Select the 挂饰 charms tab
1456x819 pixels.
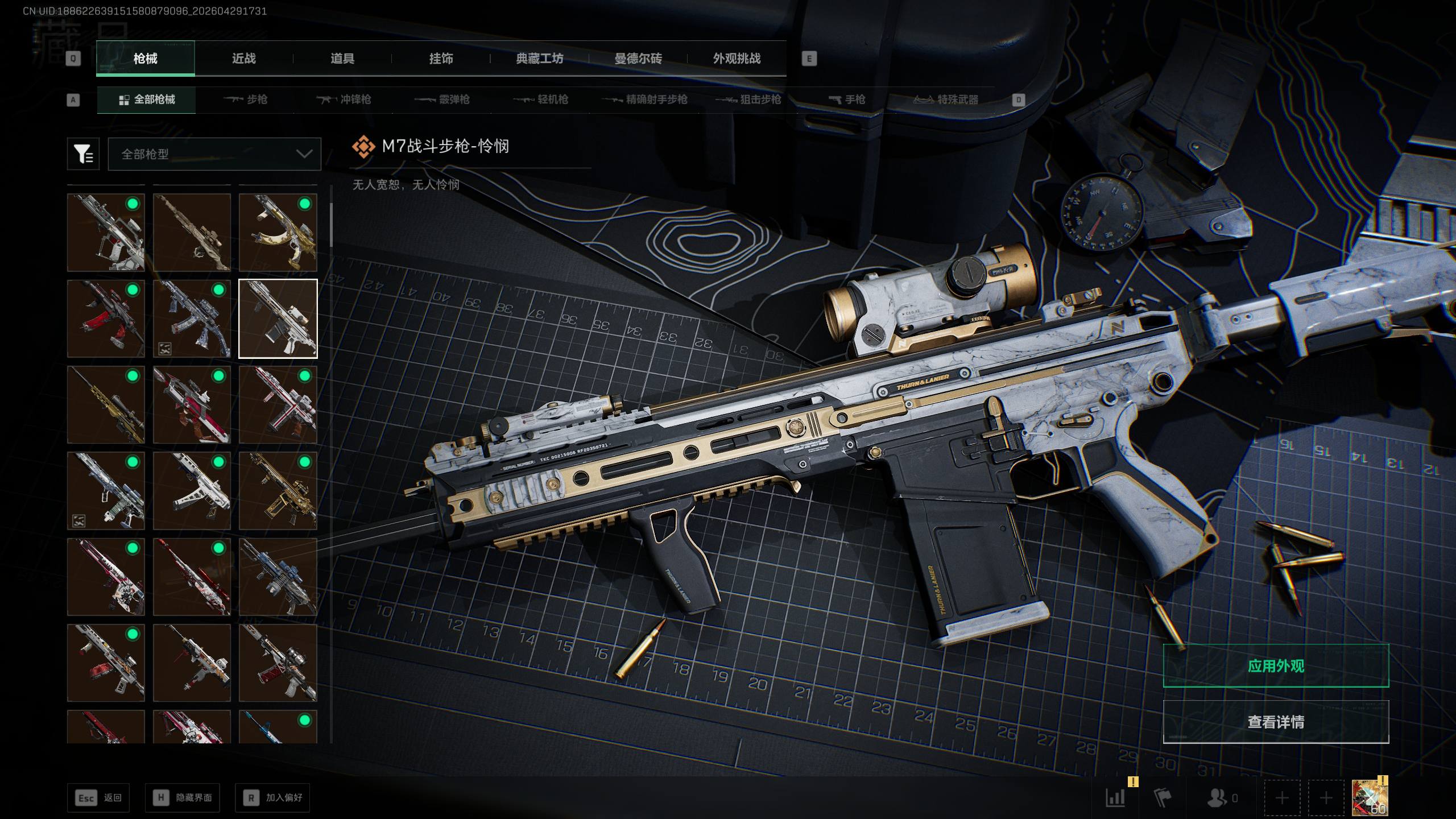pyautogui.click(x=441, y=59)
